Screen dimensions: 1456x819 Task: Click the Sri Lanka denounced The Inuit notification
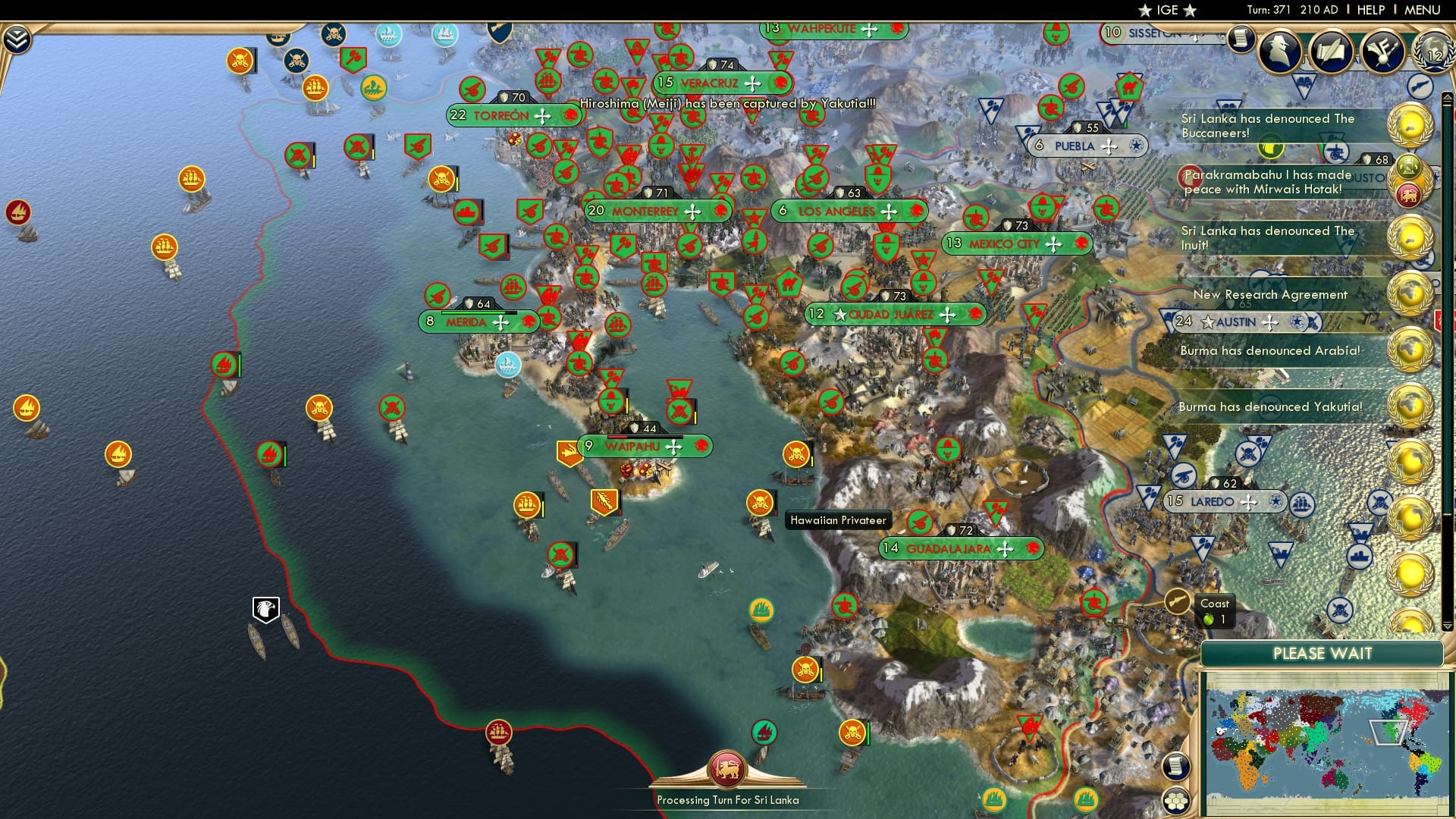(1267, 238)
